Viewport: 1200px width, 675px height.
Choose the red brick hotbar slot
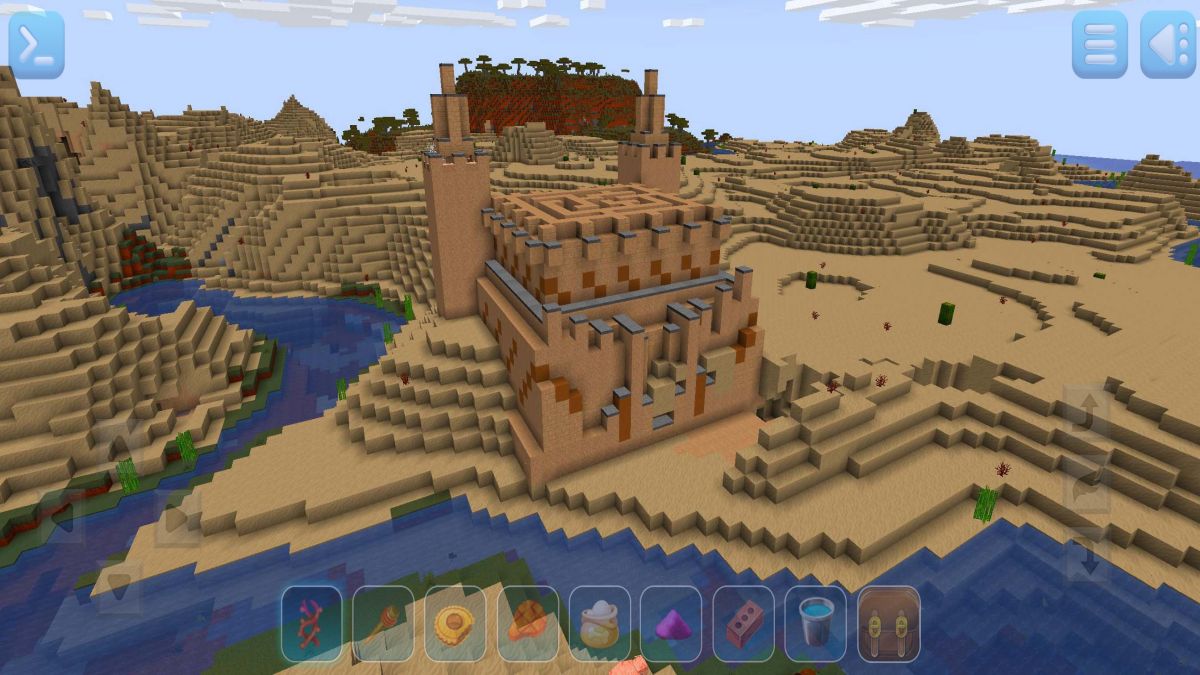click(743, 624)
